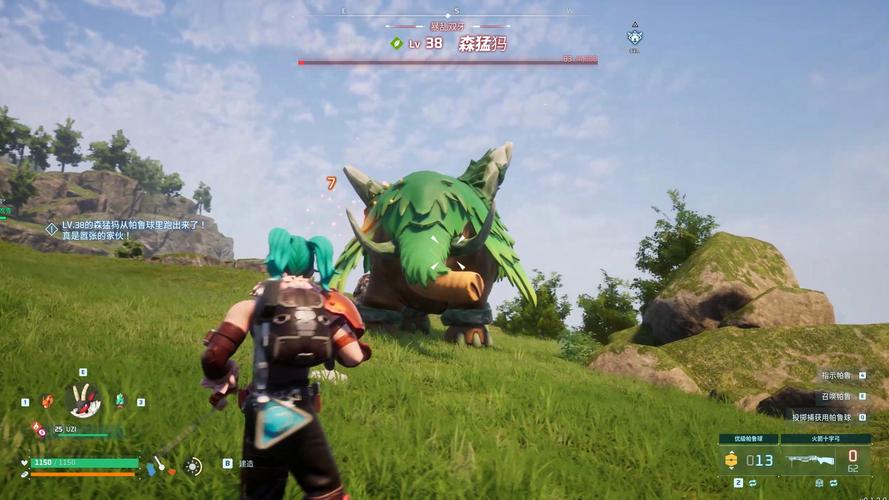The image size is (889, 500).
Task: Cycle weapons with the swap arrows under the crossbow
Action: click(832, 482)
